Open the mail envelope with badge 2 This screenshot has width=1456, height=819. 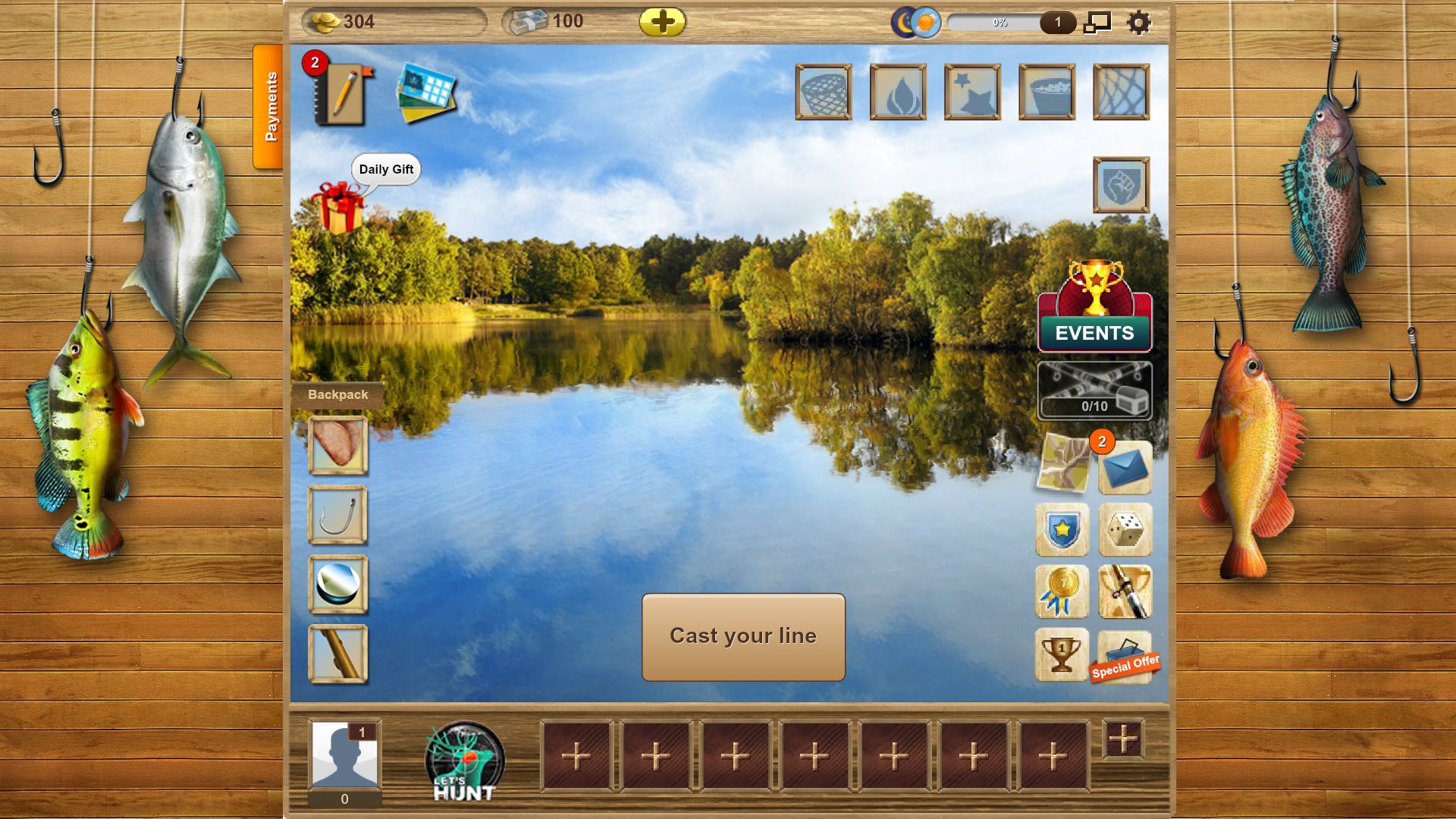point(1125,468)
